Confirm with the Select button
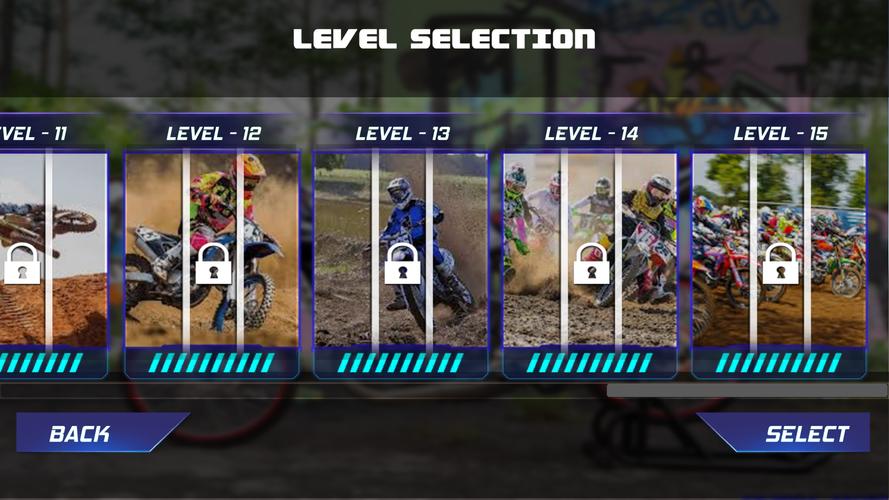Image resolution: width=889 pixels, height=500 pixels. [x=795, y=433]
